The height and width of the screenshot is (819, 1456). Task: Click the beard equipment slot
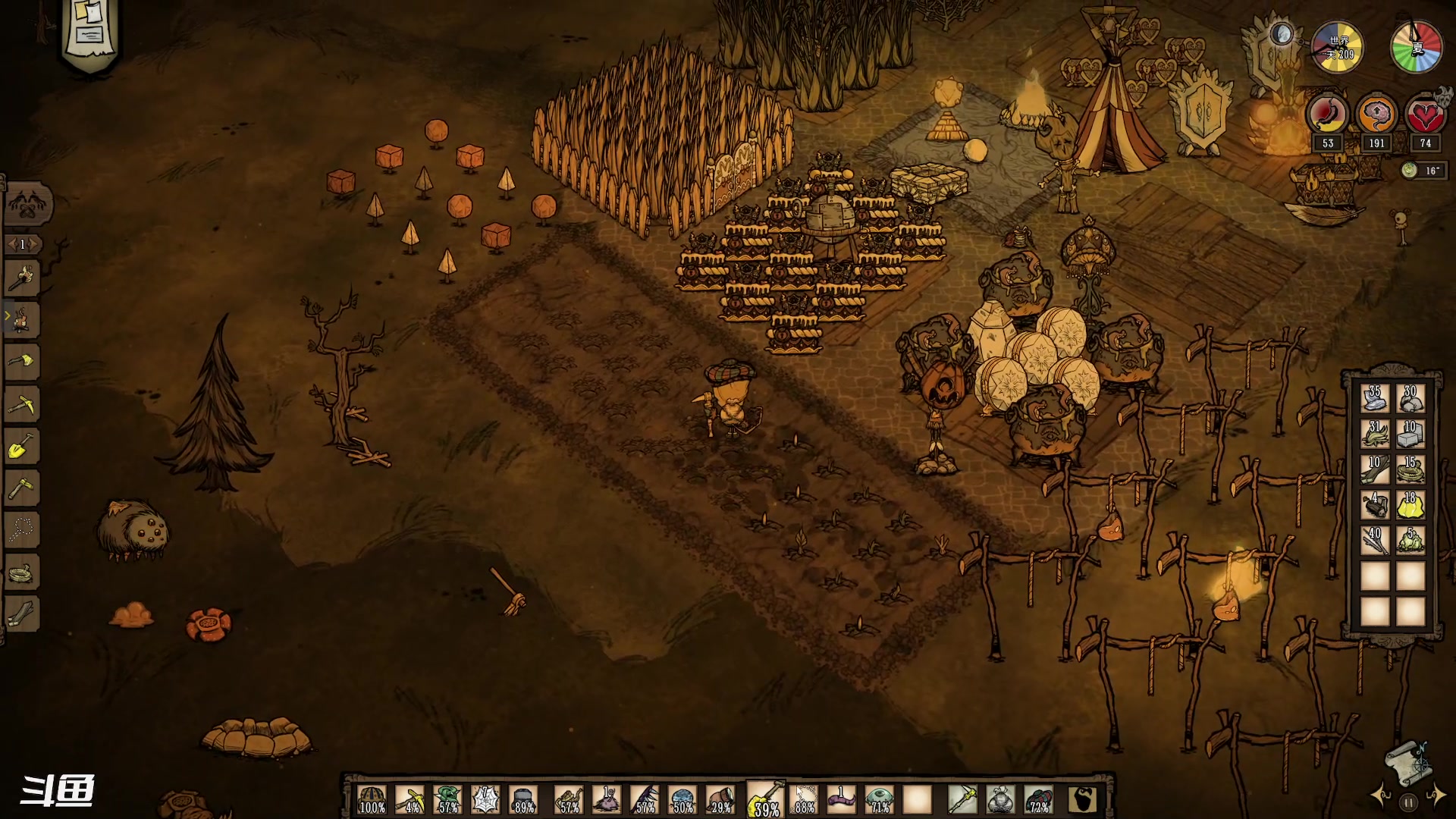pyautogui.click(x=1083, y=799)
